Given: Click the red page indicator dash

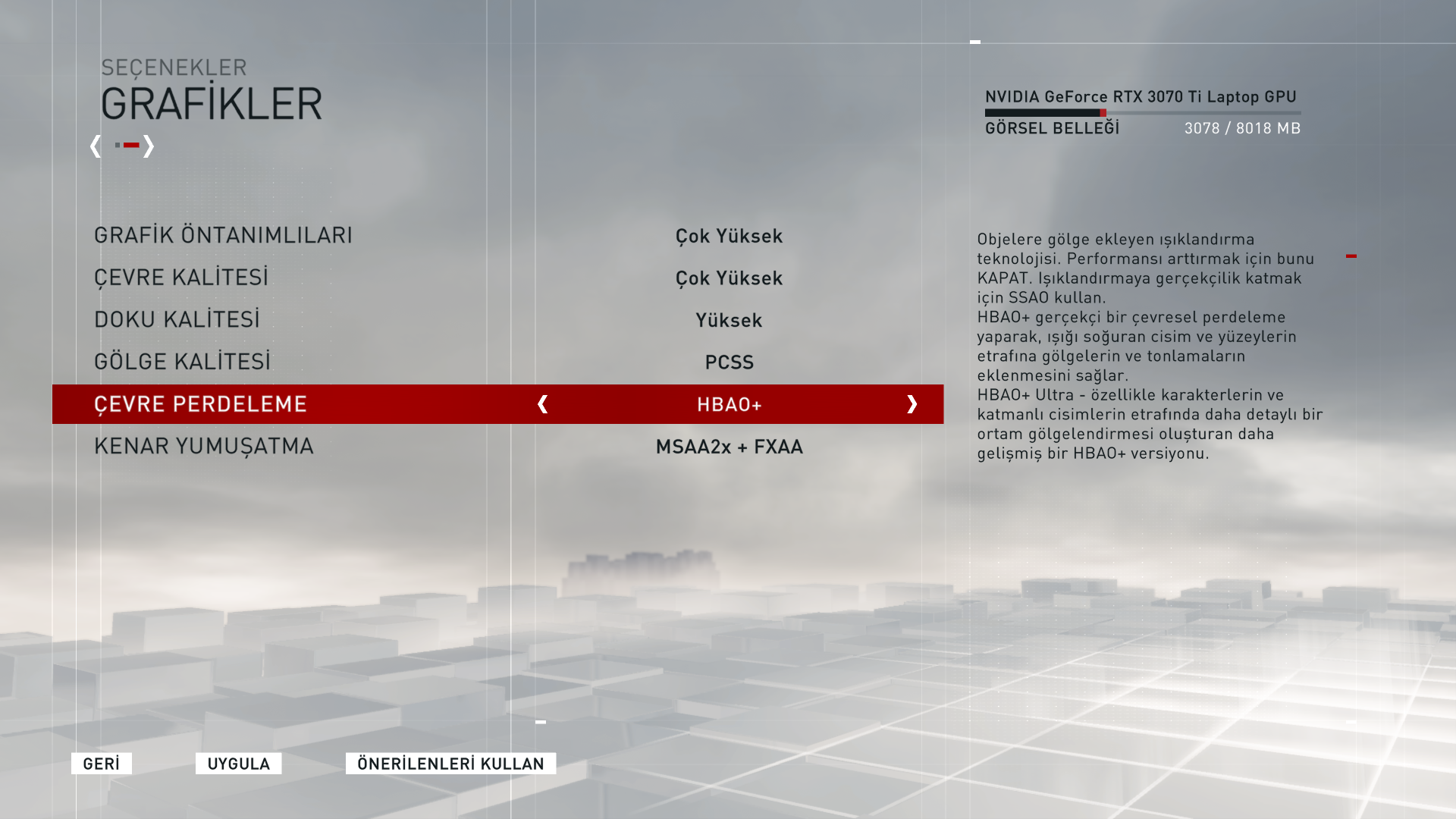Looking at the screenshot, I should pos(130,146).
